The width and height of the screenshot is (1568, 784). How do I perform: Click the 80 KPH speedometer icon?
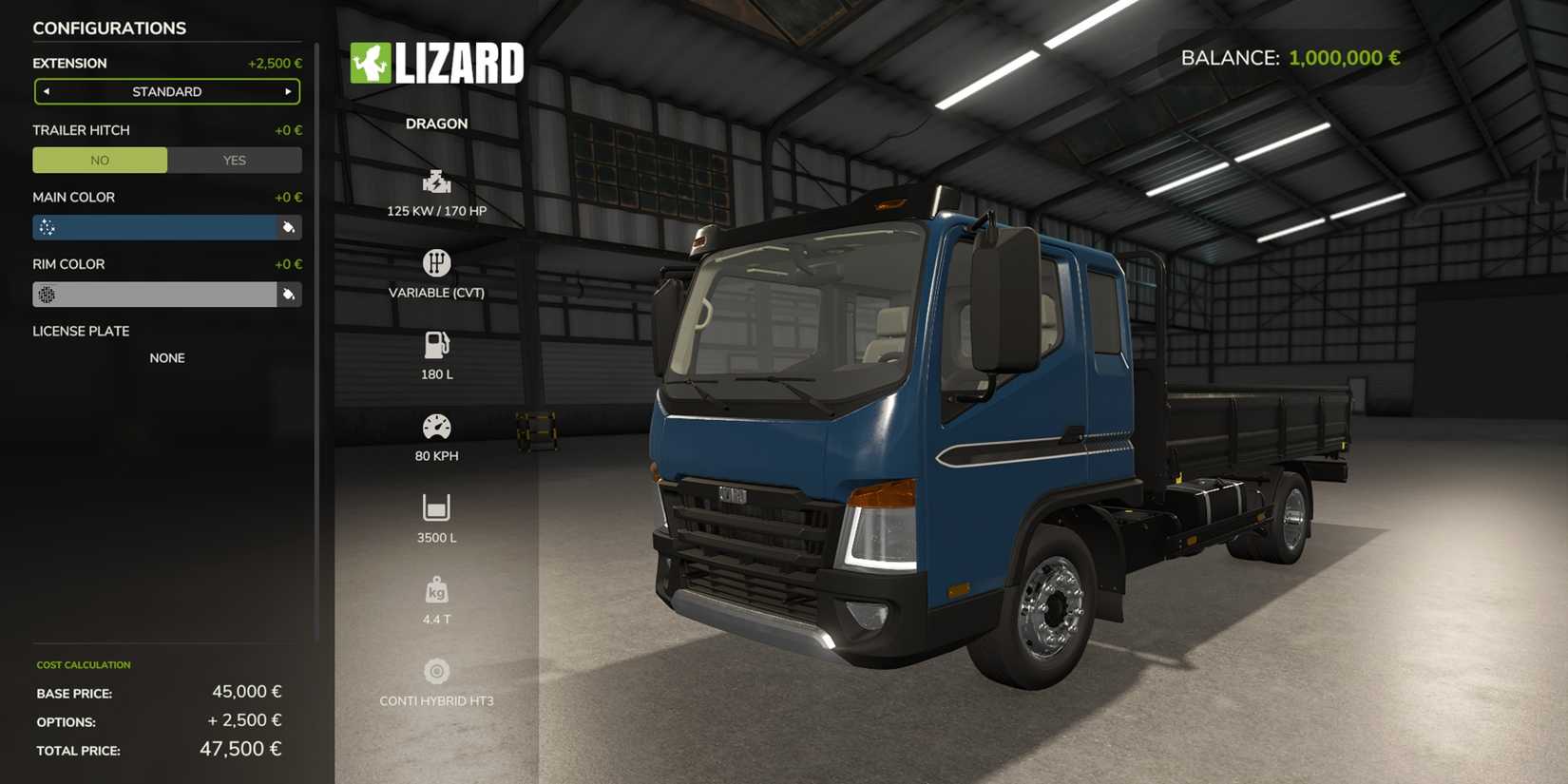[436, 426]
